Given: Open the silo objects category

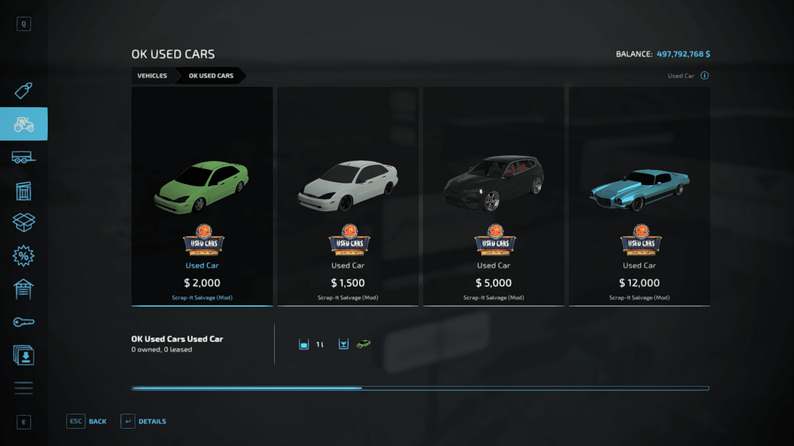Looking at the screenshot, I should click(x=24, y=190).
